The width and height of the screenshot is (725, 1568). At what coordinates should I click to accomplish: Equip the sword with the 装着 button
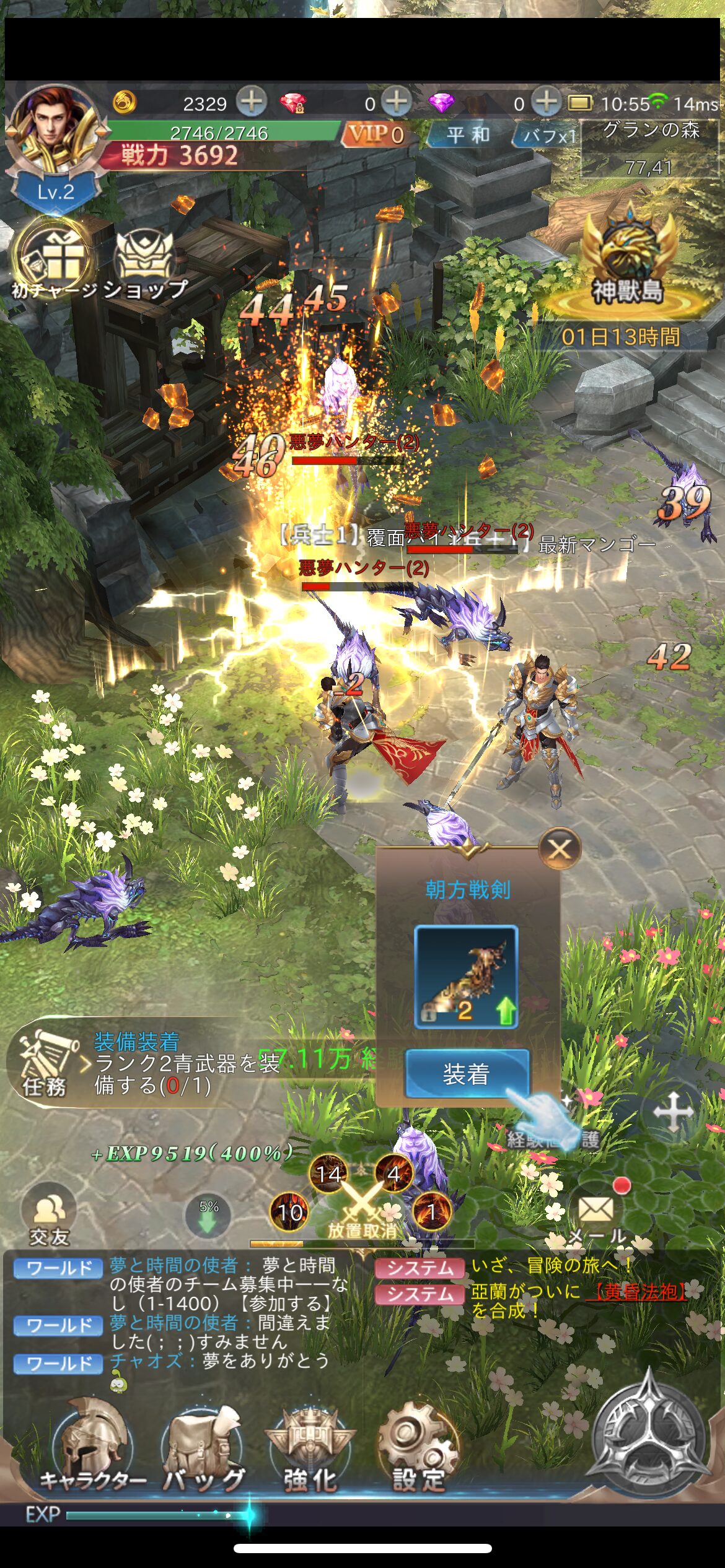pyautogui.click(x=467, y=1074)
